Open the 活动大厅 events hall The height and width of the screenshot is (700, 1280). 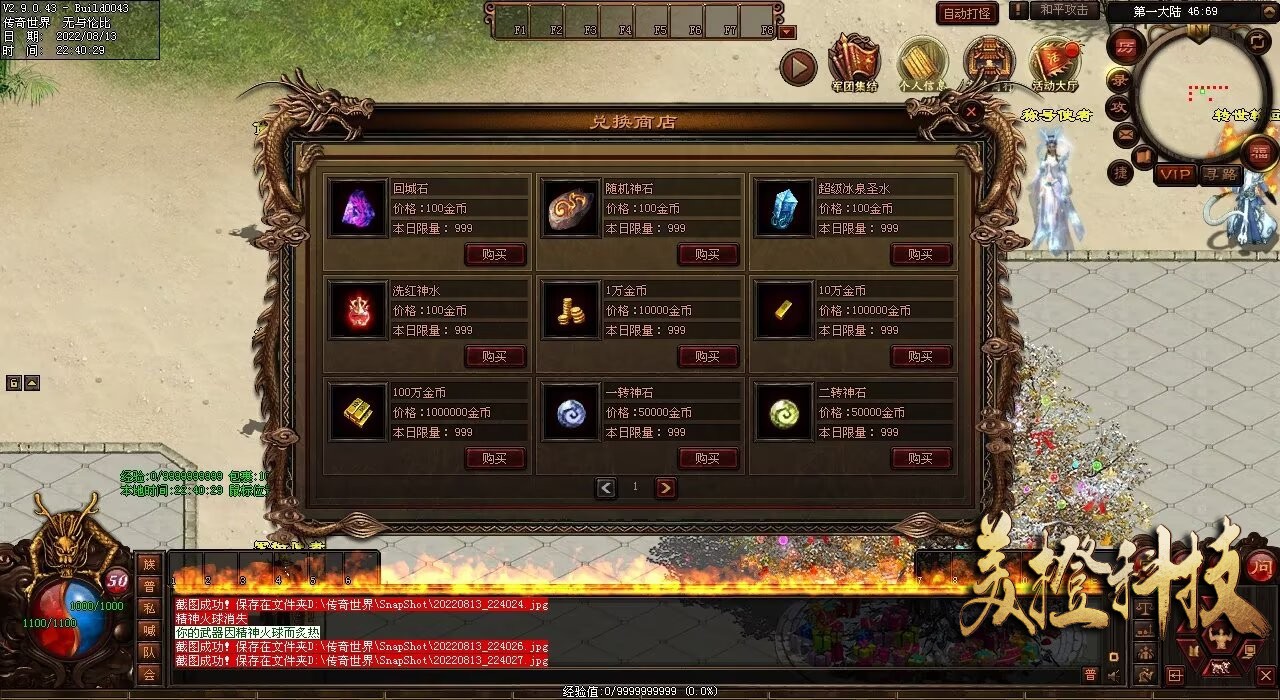[1054, 62]
